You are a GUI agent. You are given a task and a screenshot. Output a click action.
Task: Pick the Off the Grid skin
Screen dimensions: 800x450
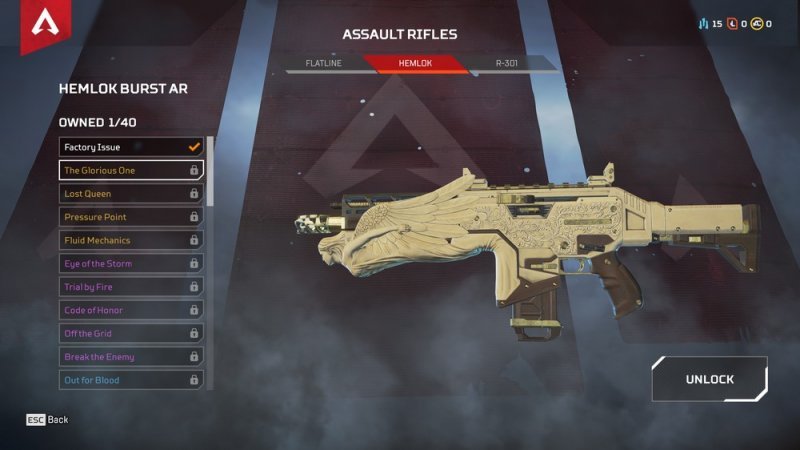pyautogui.click(x=131, y=333)
